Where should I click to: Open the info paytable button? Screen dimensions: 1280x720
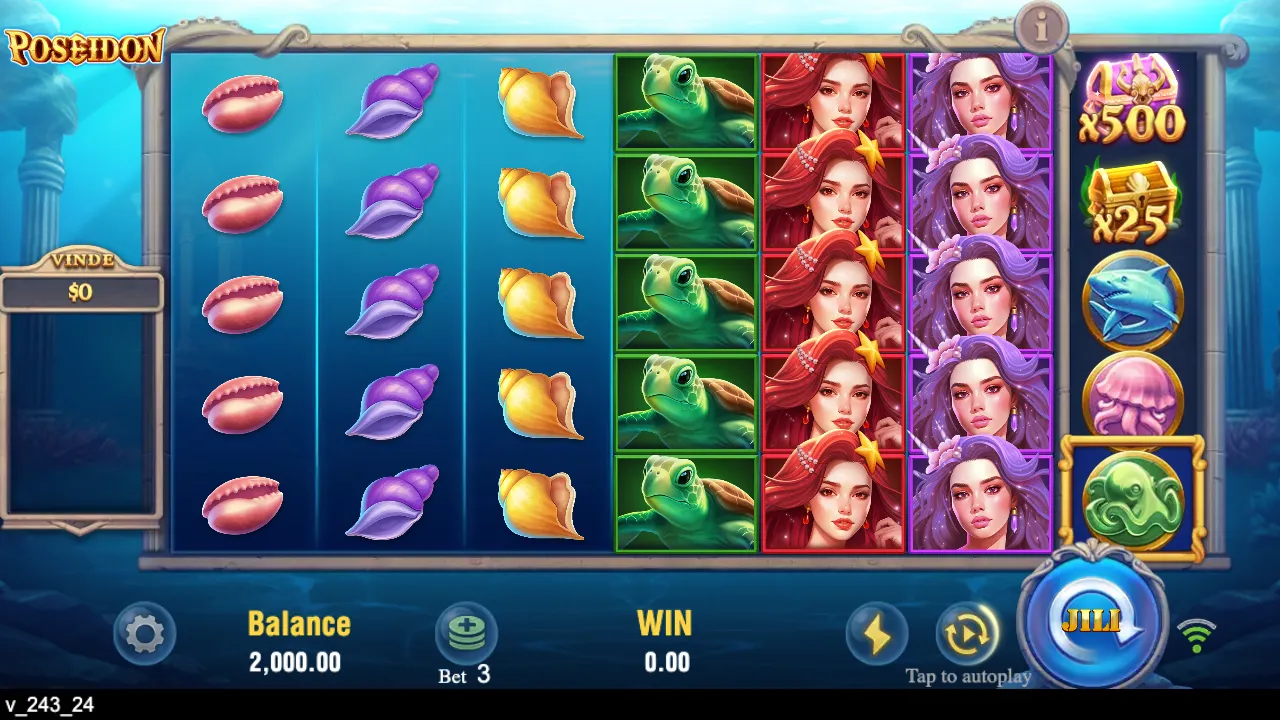pos(1042,28)
